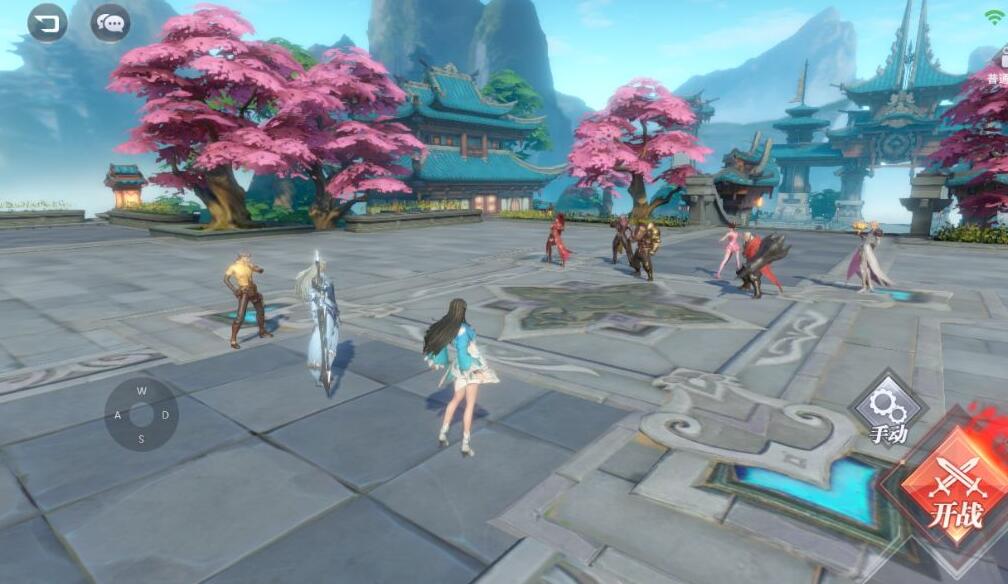Screen dimensions: 1008x584
Task: Tap the W direction on the movement pad
Action: (142, 391)
